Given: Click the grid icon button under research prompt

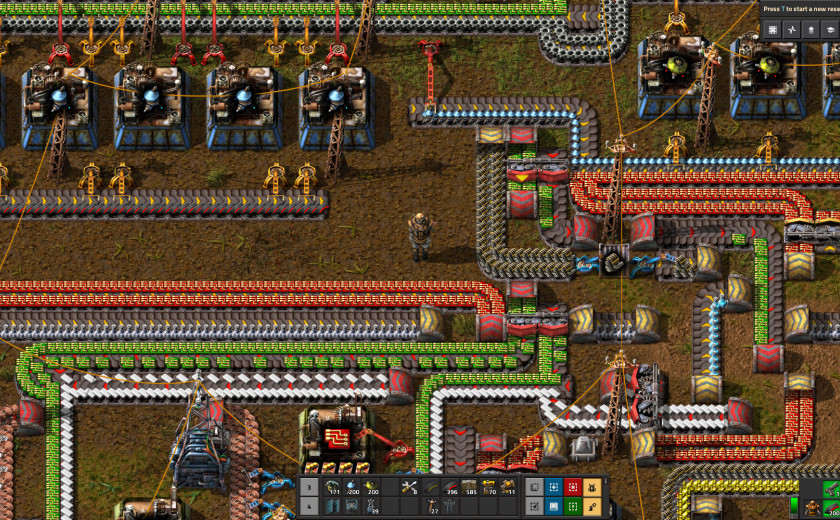Looking at the screenshot, I should [771, 30].
